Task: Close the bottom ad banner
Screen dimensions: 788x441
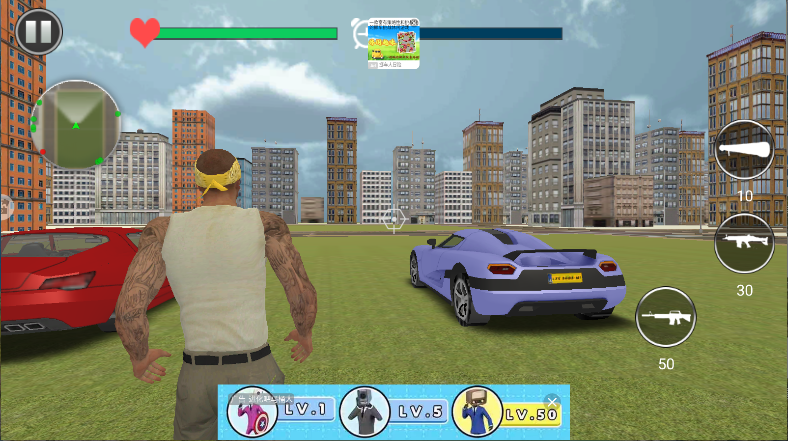Action: point(552,401)
